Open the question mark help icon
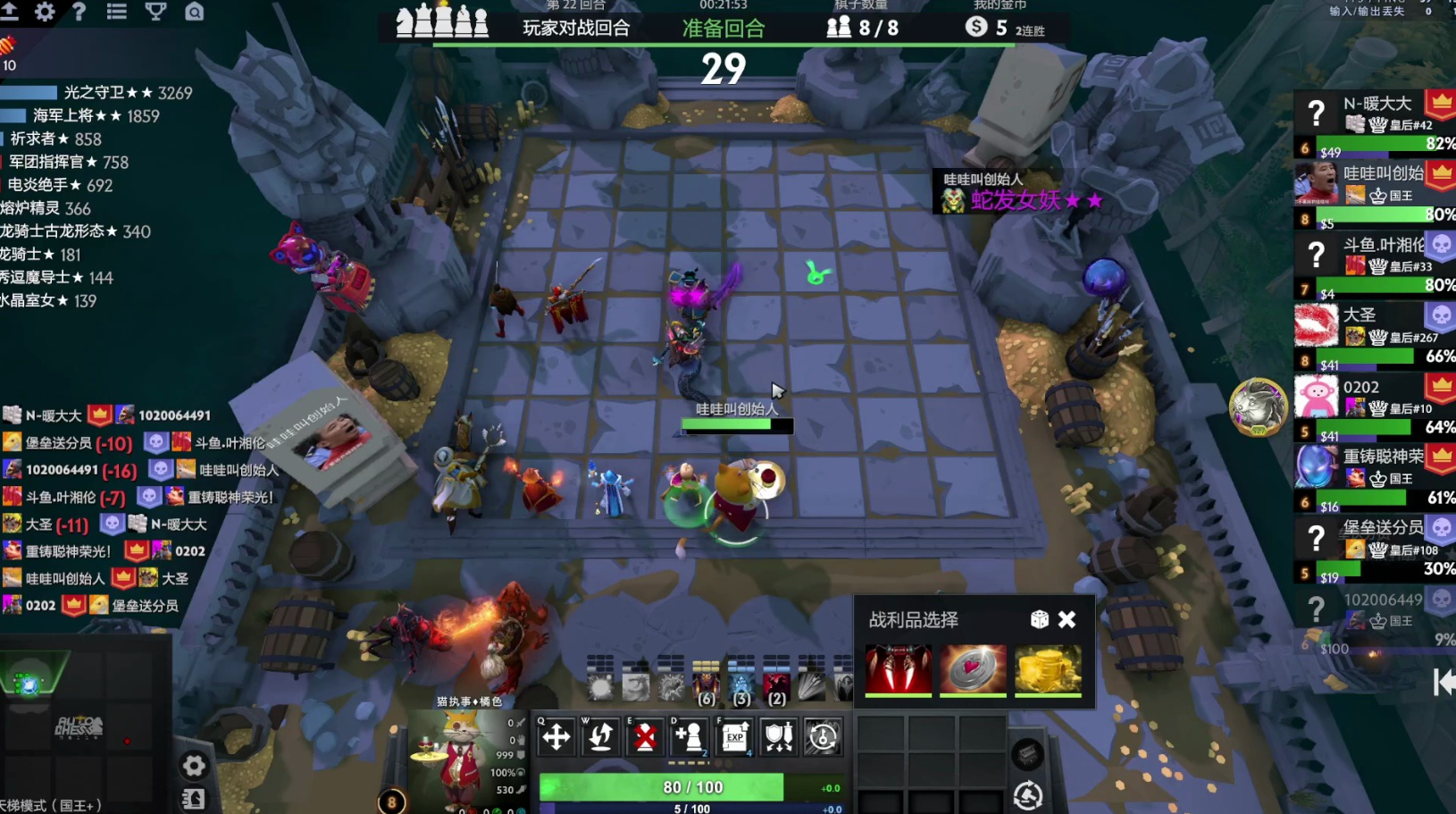 79,12
